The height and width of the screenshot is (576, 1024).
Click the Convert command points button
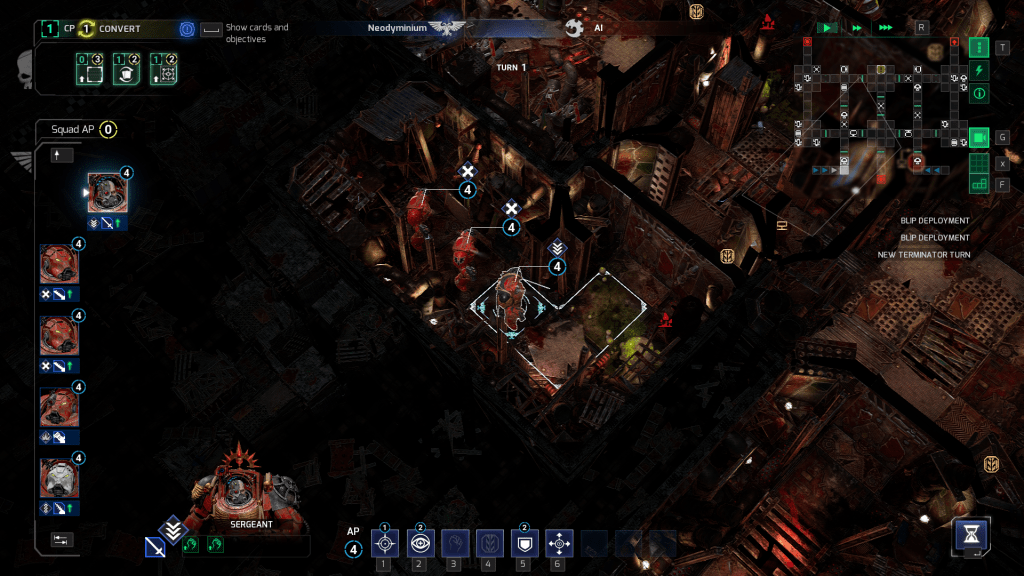click(x=110, y=29)
